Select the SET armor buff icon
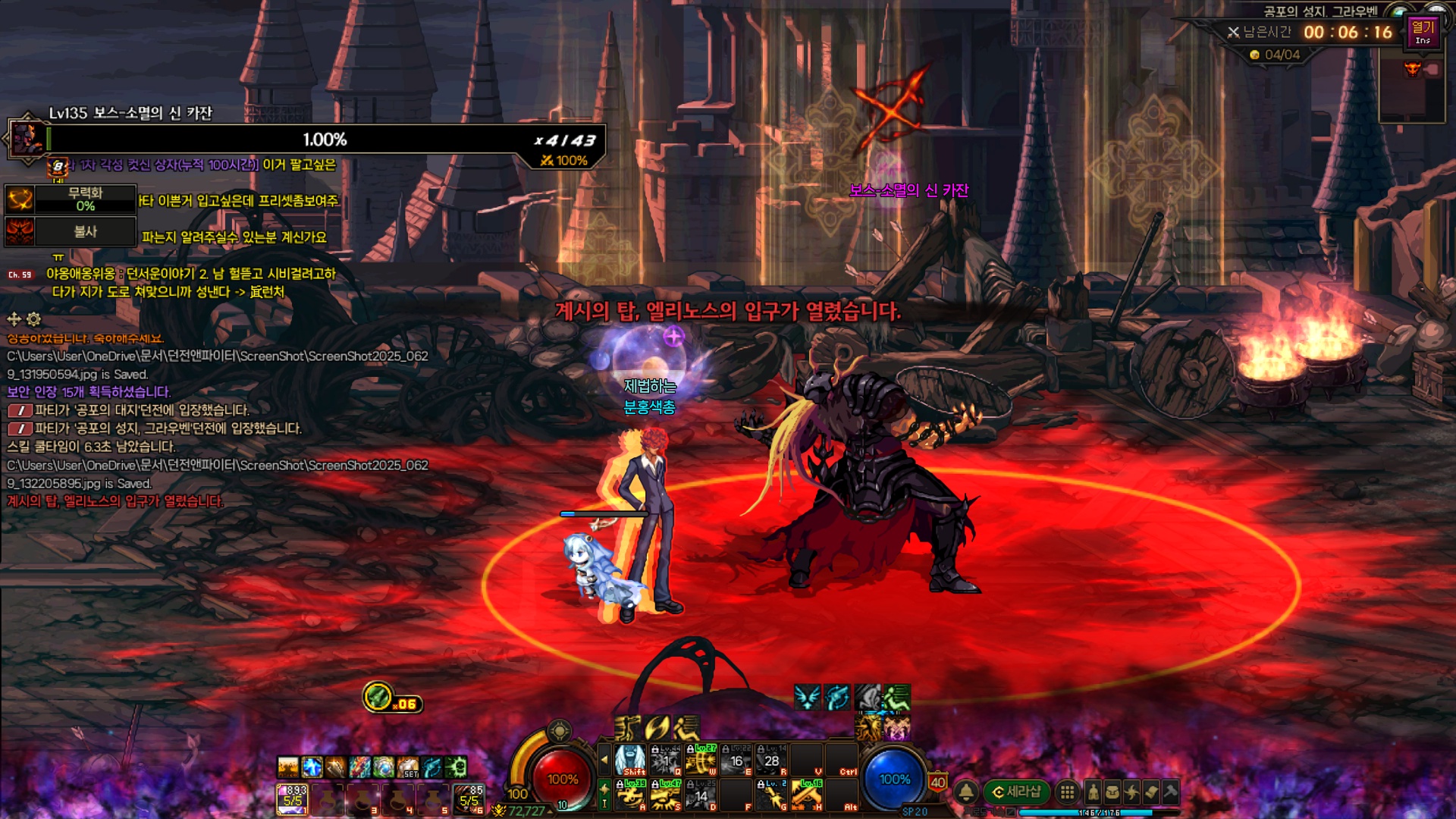This screenshot has height=819, width=1456. pyautogui.click(x=408, y=767)
